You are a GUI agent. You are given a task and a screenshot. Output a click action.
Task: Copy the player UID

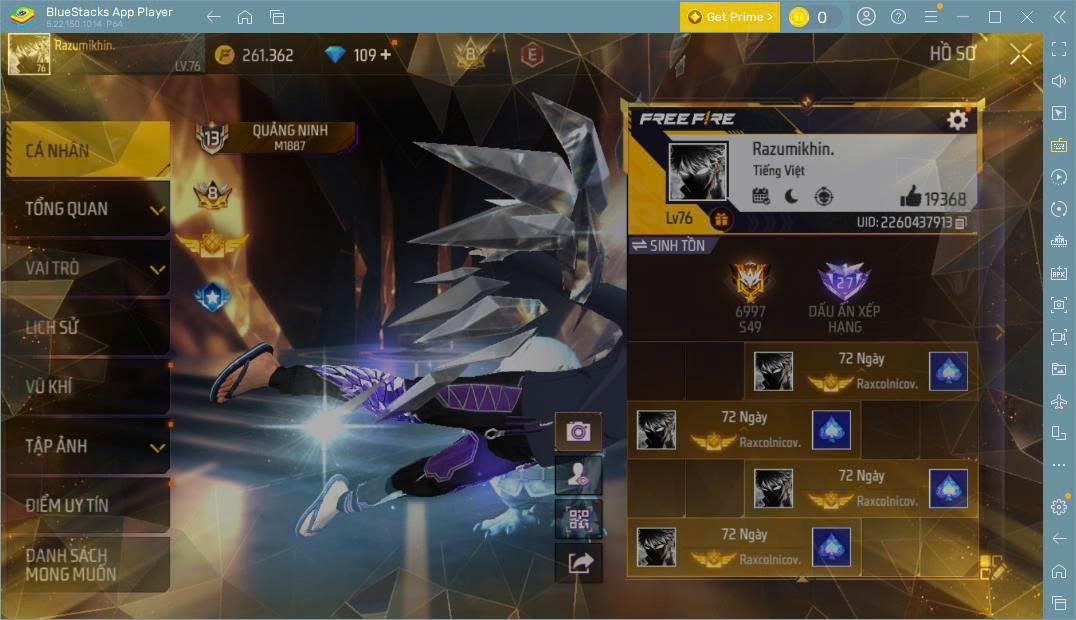(961, 222)
